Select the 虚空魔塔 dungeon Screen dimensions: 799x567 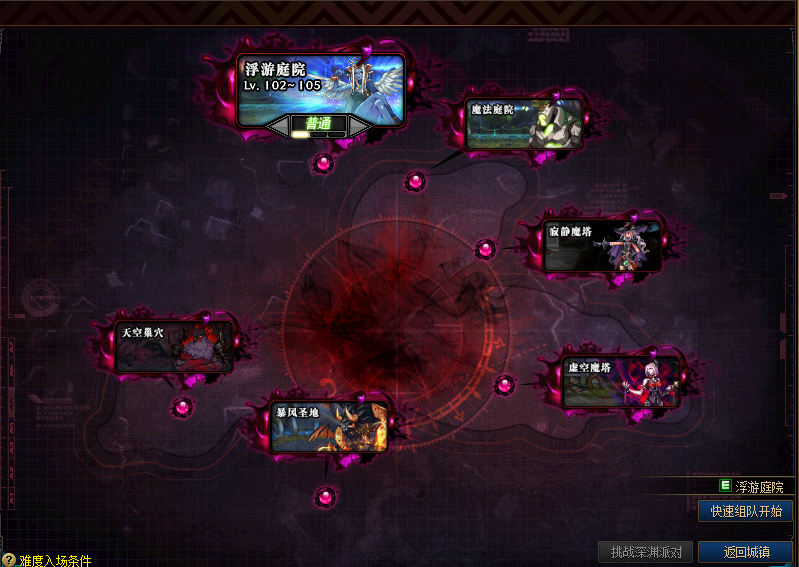point(621,380)
